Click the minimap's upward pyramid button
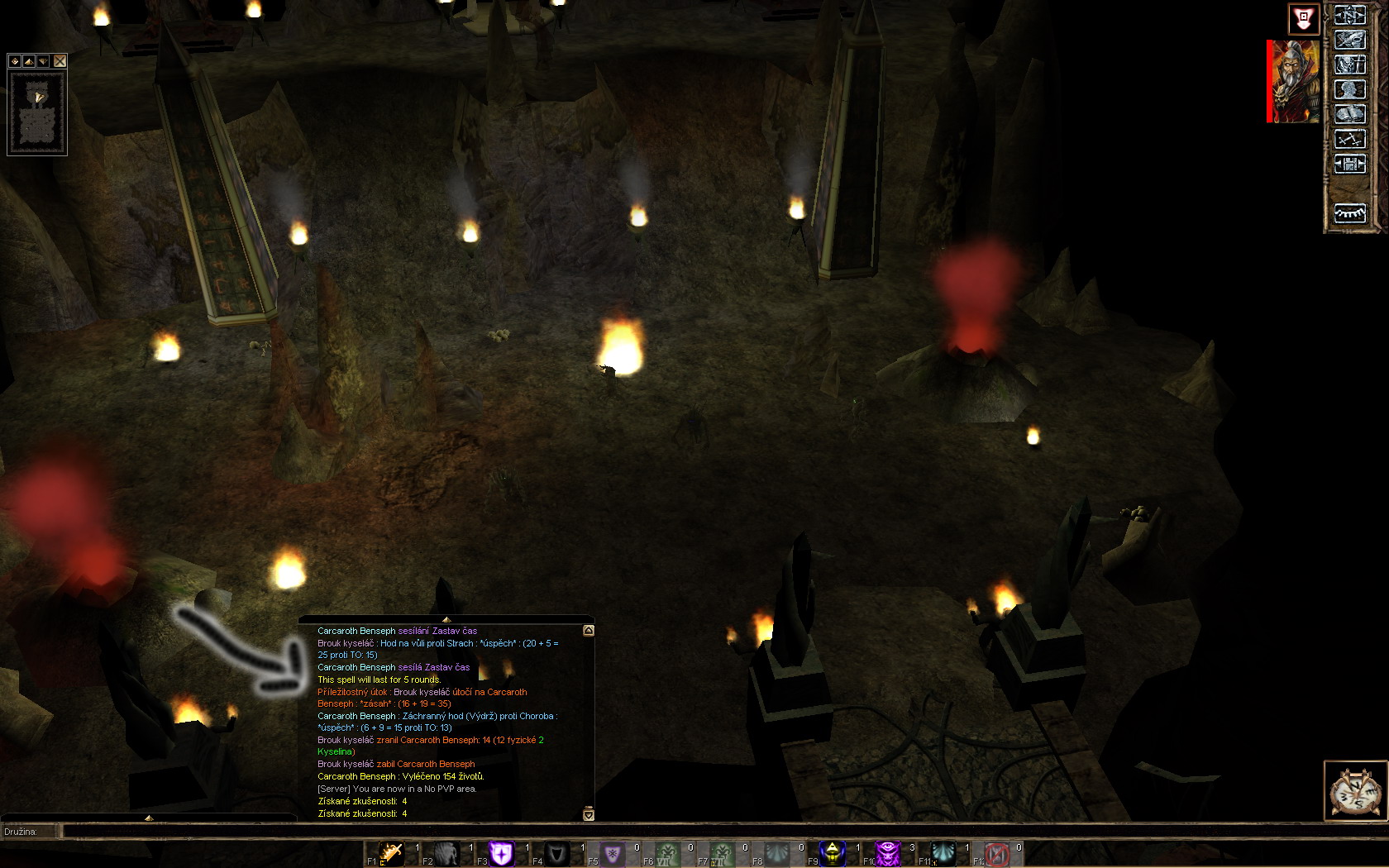The width and height of the screenshot is (1389, 868). click(29, 61)
